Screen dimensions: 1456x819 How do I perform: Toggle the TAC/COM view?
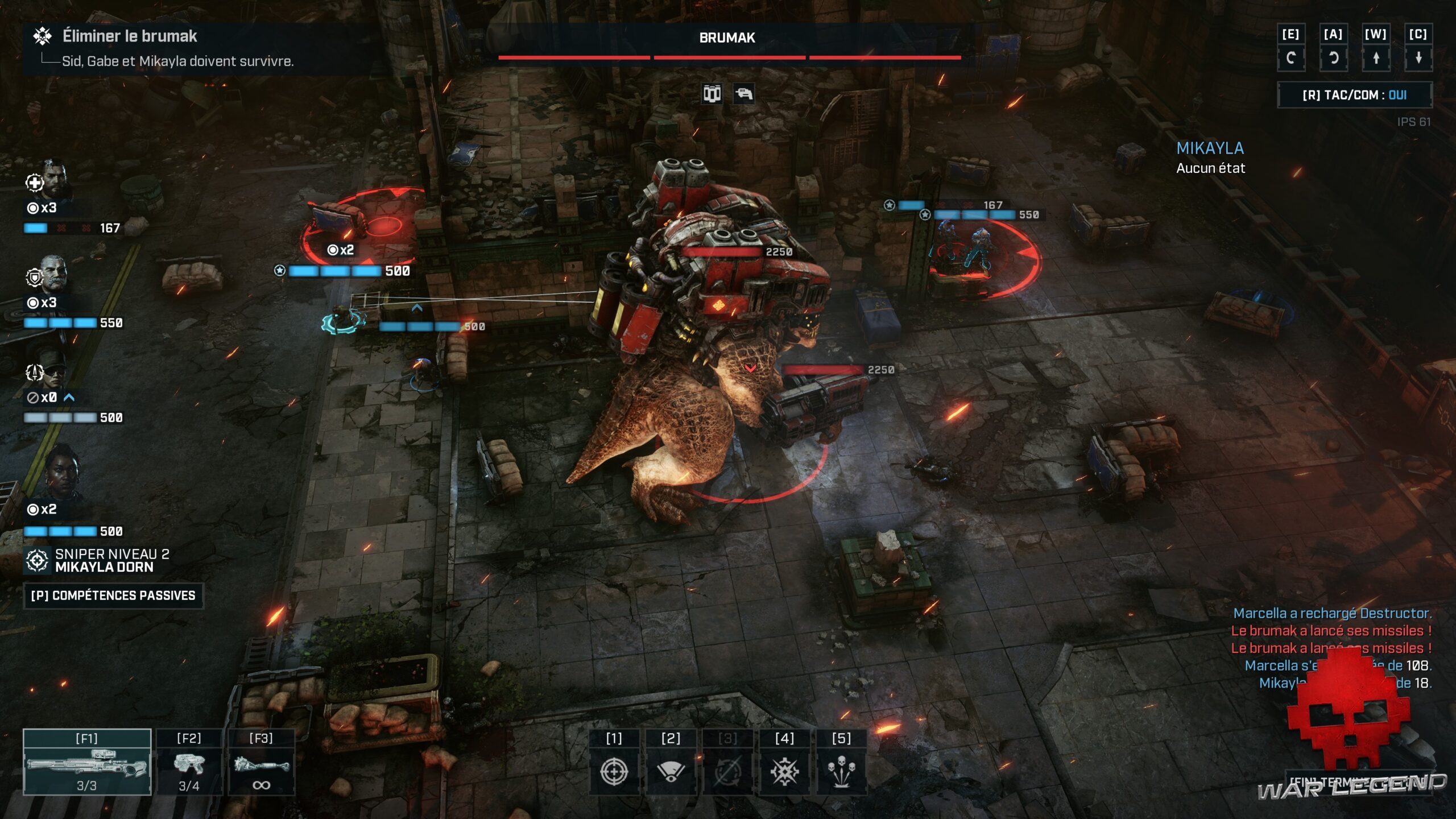pos(1354,95)
